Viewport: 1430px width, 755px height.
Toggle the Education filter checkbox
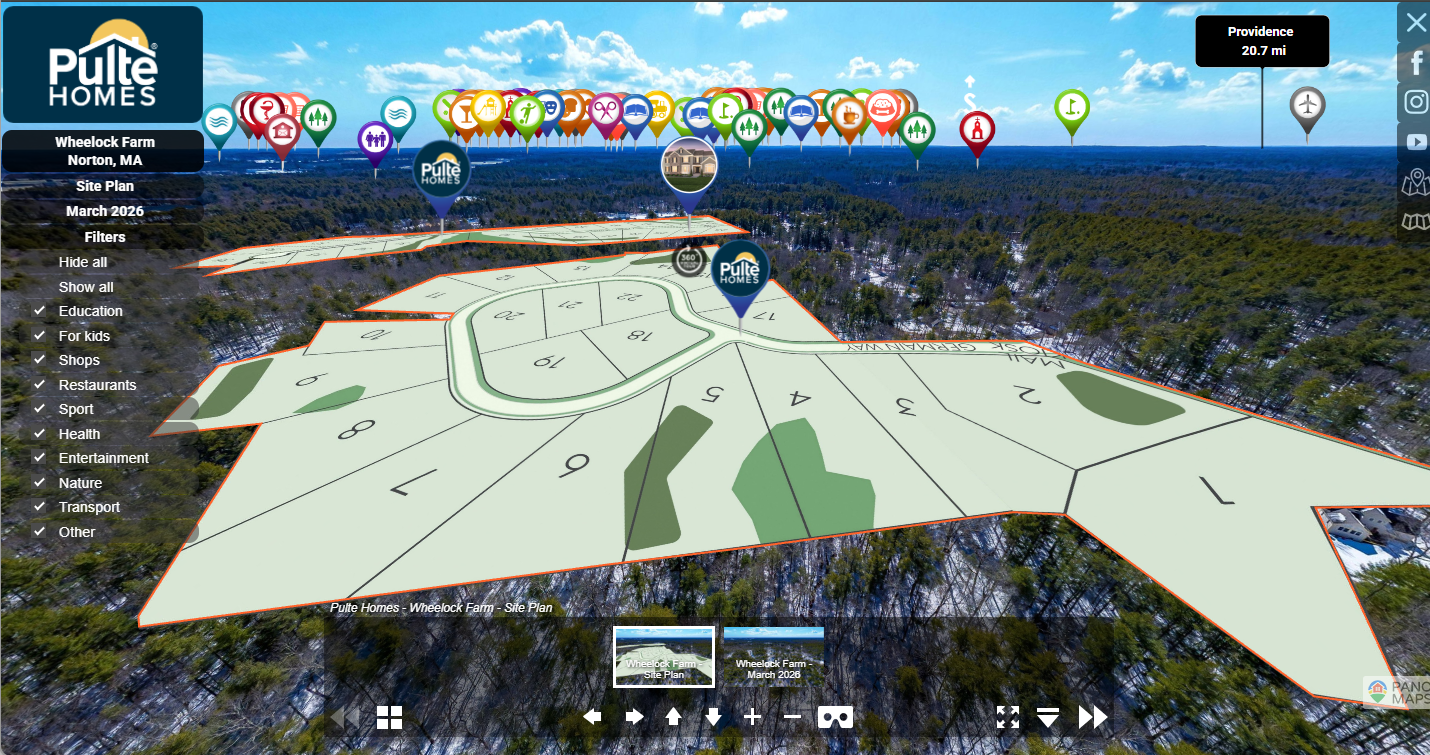[40, 311]
